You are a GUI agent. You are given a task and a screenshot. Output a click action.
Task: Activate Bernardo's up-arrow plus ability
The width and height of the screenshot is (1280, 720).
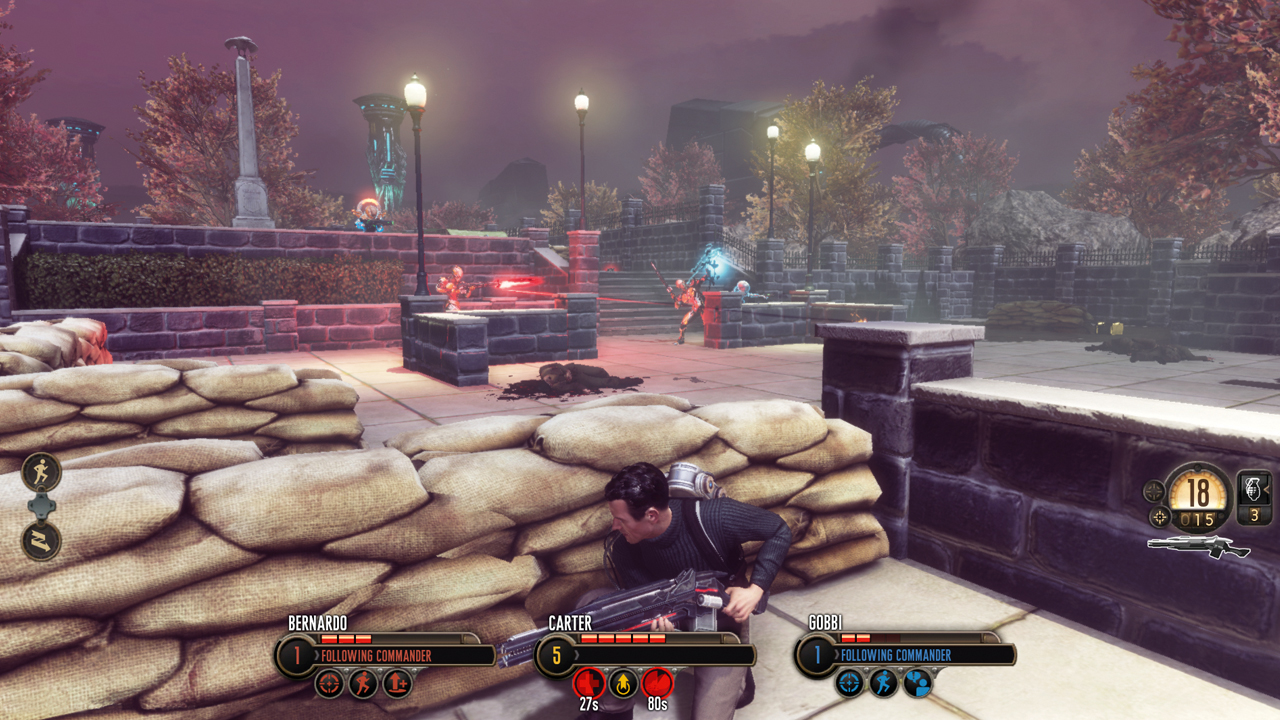[x=397, y=683]
